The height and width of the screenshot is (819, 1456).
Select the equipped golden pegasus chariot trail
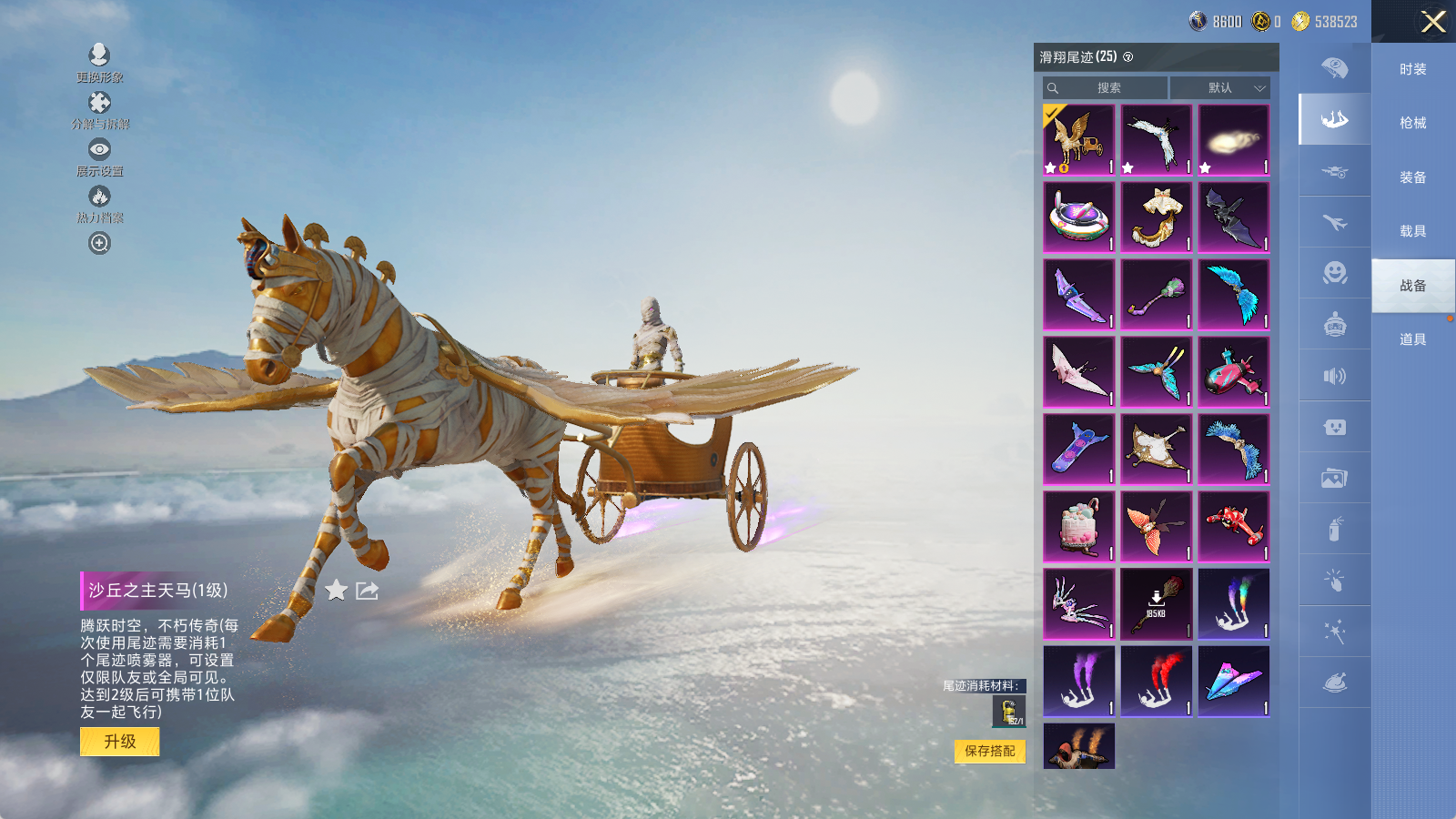[1079, 140]
